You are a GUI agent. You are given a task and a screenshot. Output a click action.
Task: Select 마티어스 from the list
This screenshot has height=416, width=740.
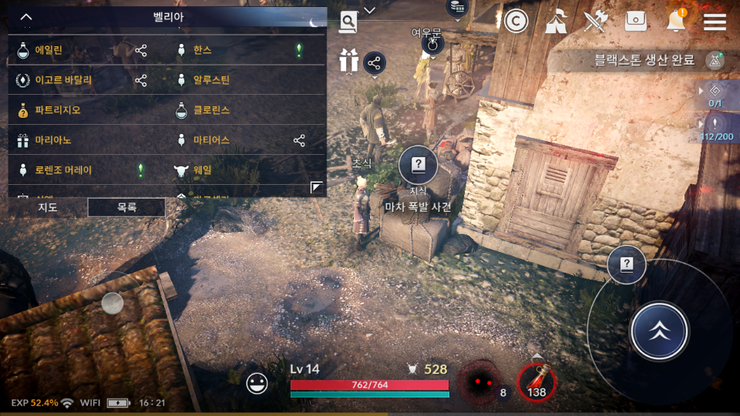pos(211,140)
